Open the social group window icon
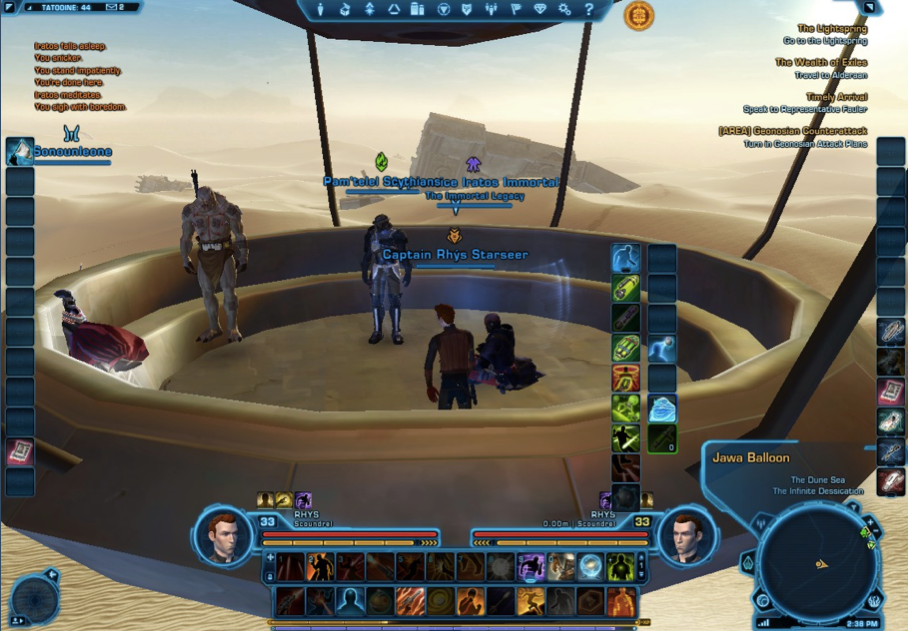This screenshot has width=908, height=631. 492,10
